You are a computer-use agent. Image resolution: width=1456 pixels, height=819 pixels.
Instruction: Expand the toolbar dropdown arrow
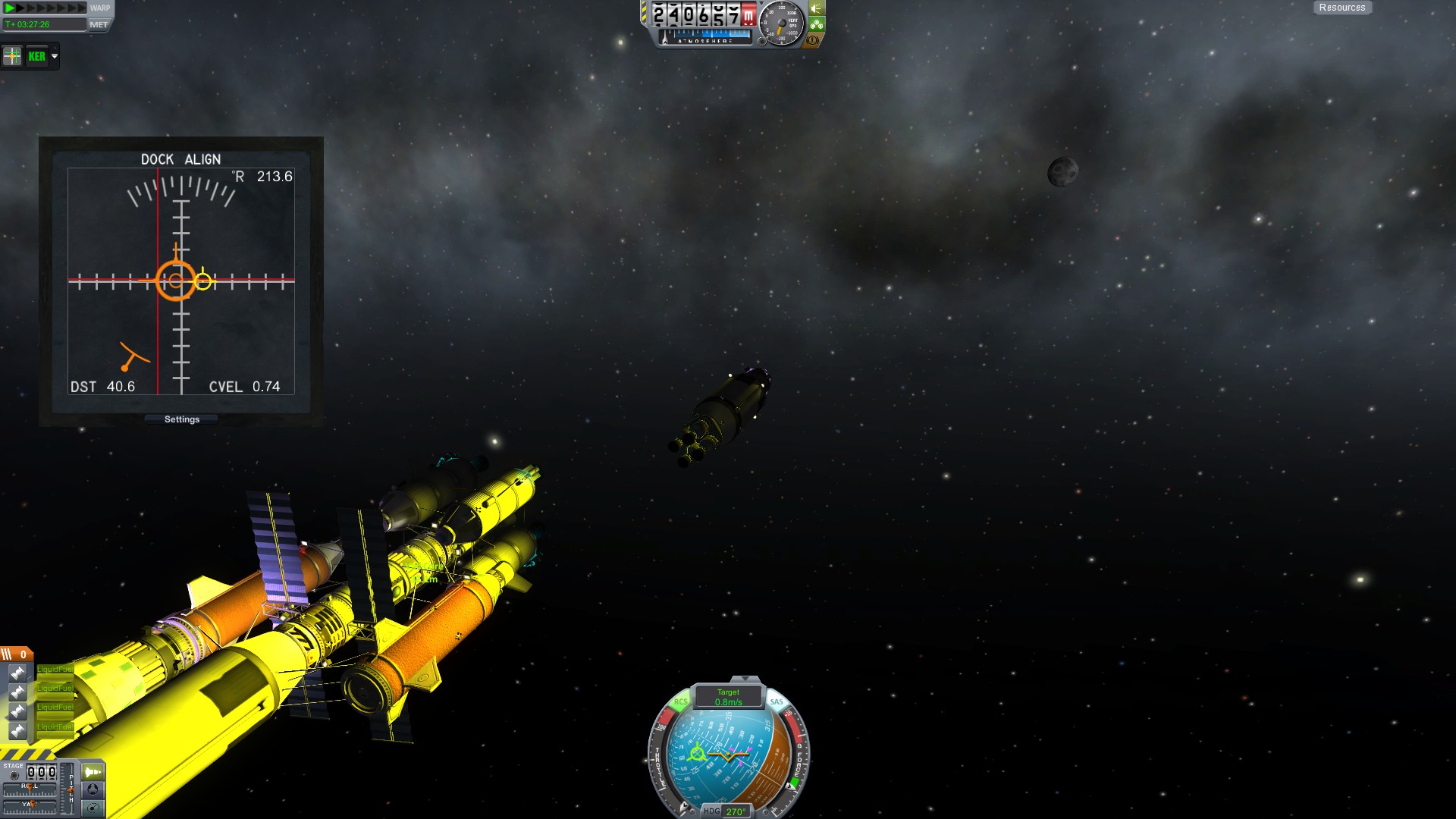coord(55,56)
